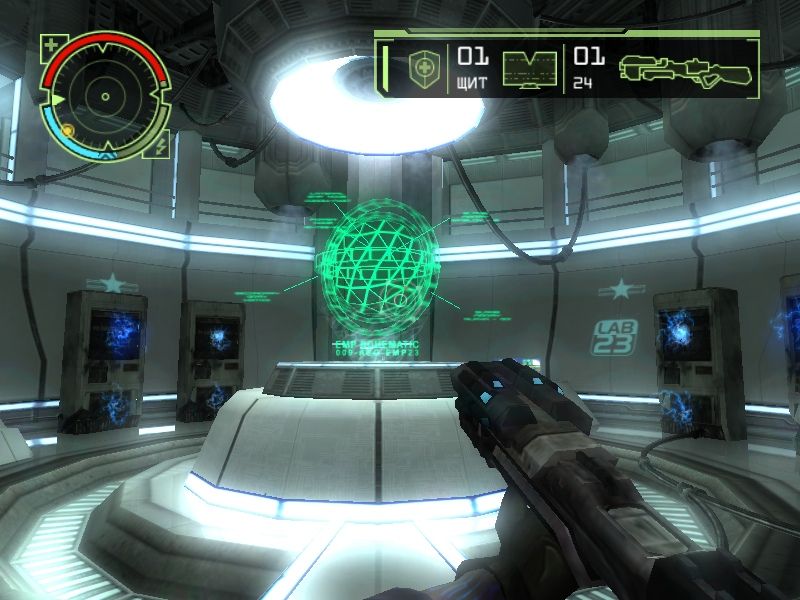
Task: Click the circular radar display
Action: pos(104,97)
